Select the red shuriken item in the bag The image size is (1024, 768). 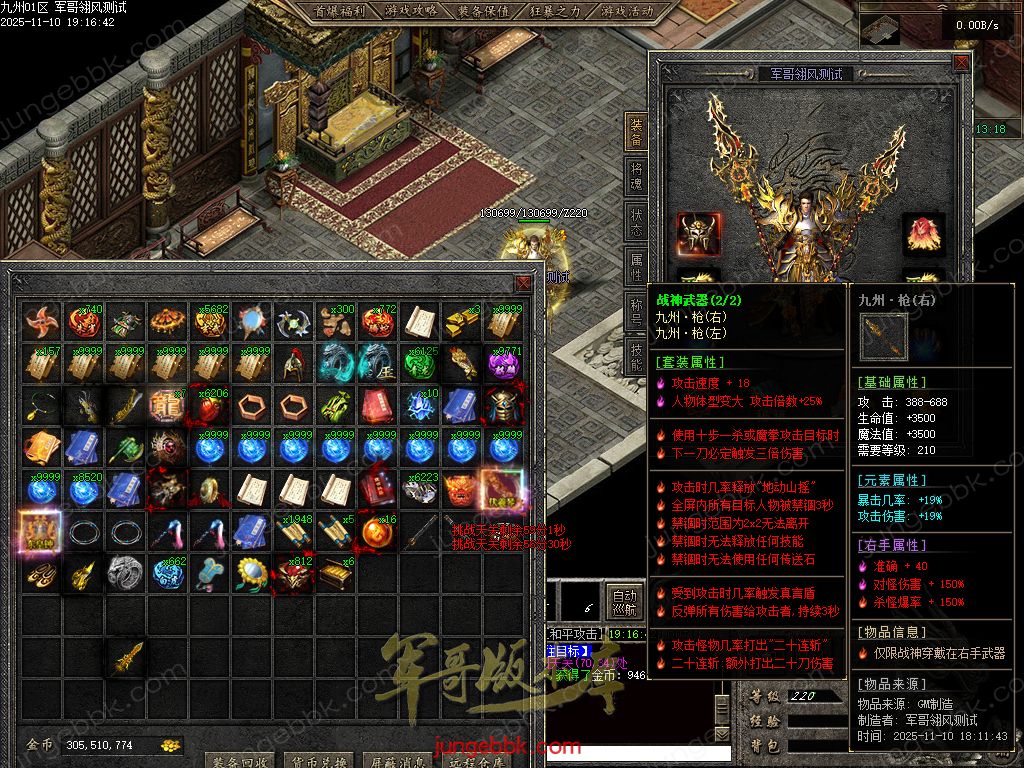(41, 322)
